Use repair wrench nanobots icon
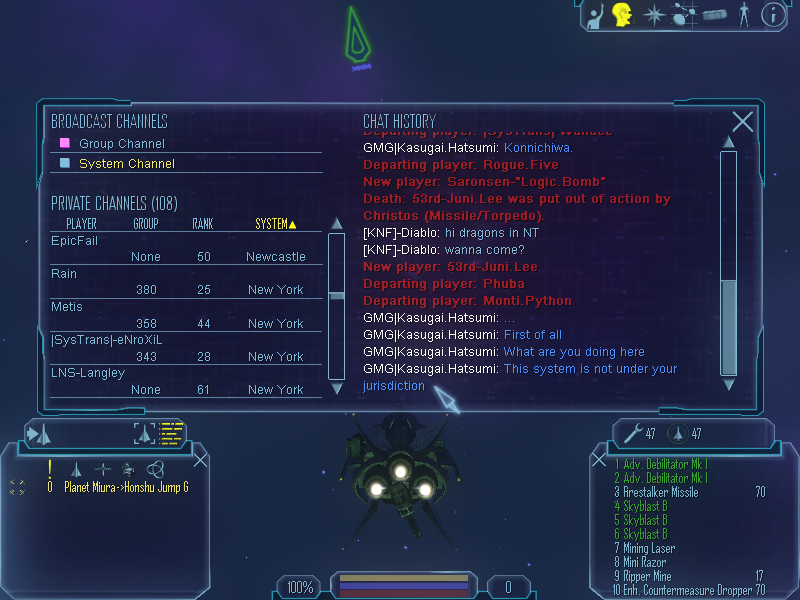 click(632, 433)
